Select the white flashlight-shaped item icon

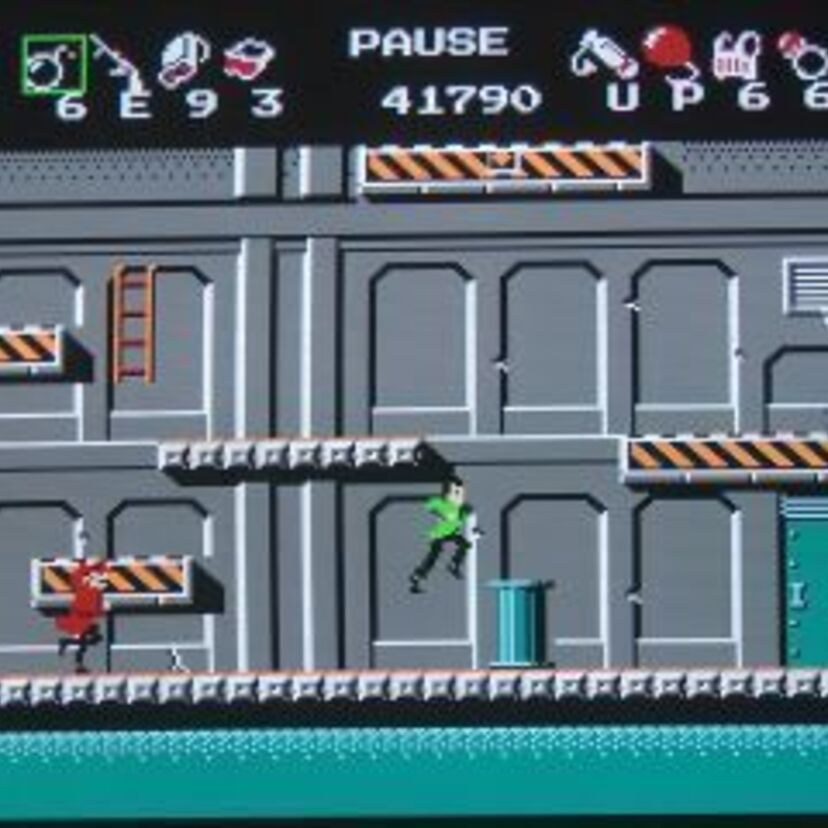coord(603,56)
